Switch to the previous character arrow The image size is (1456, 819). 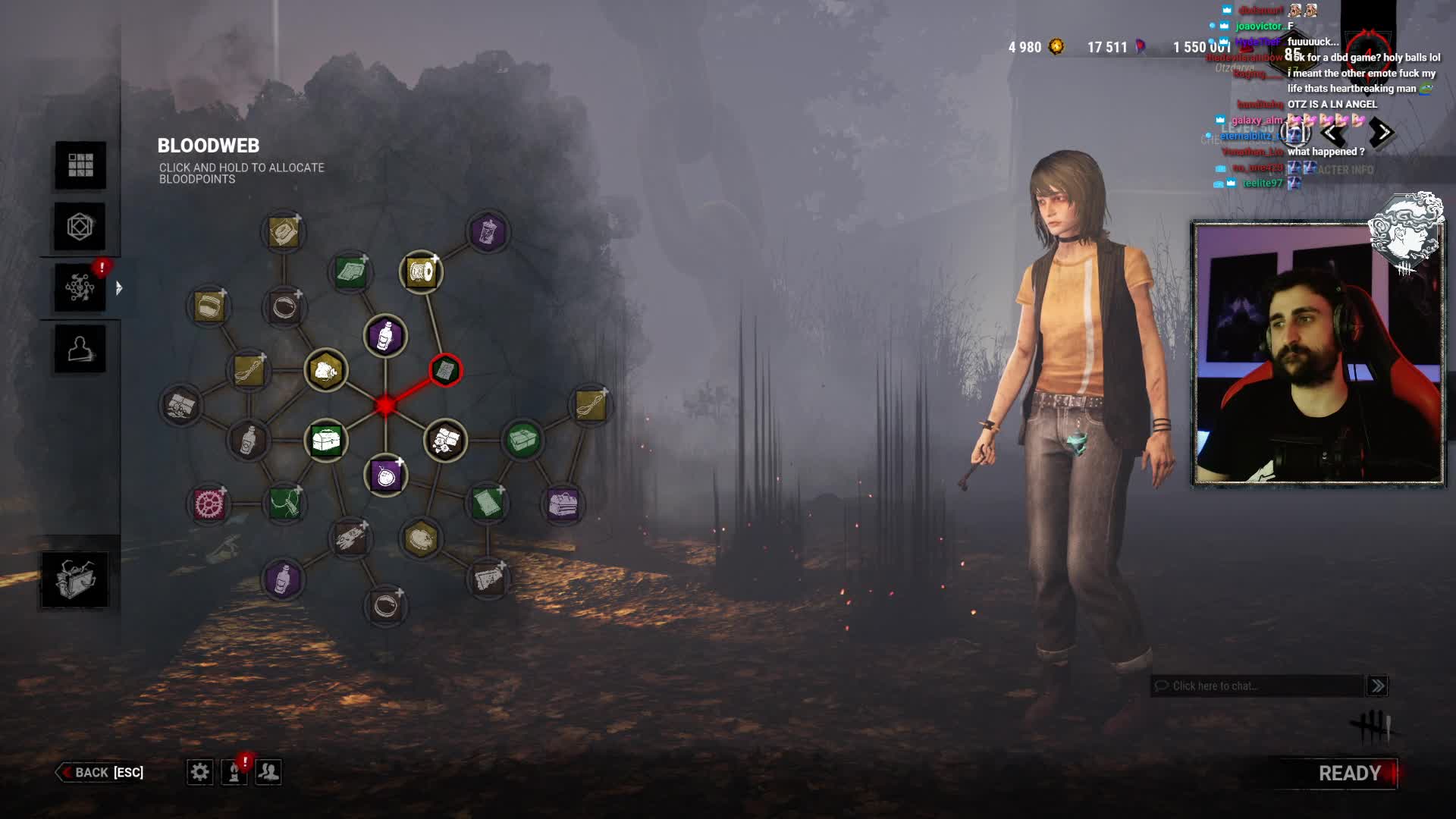1332,133
